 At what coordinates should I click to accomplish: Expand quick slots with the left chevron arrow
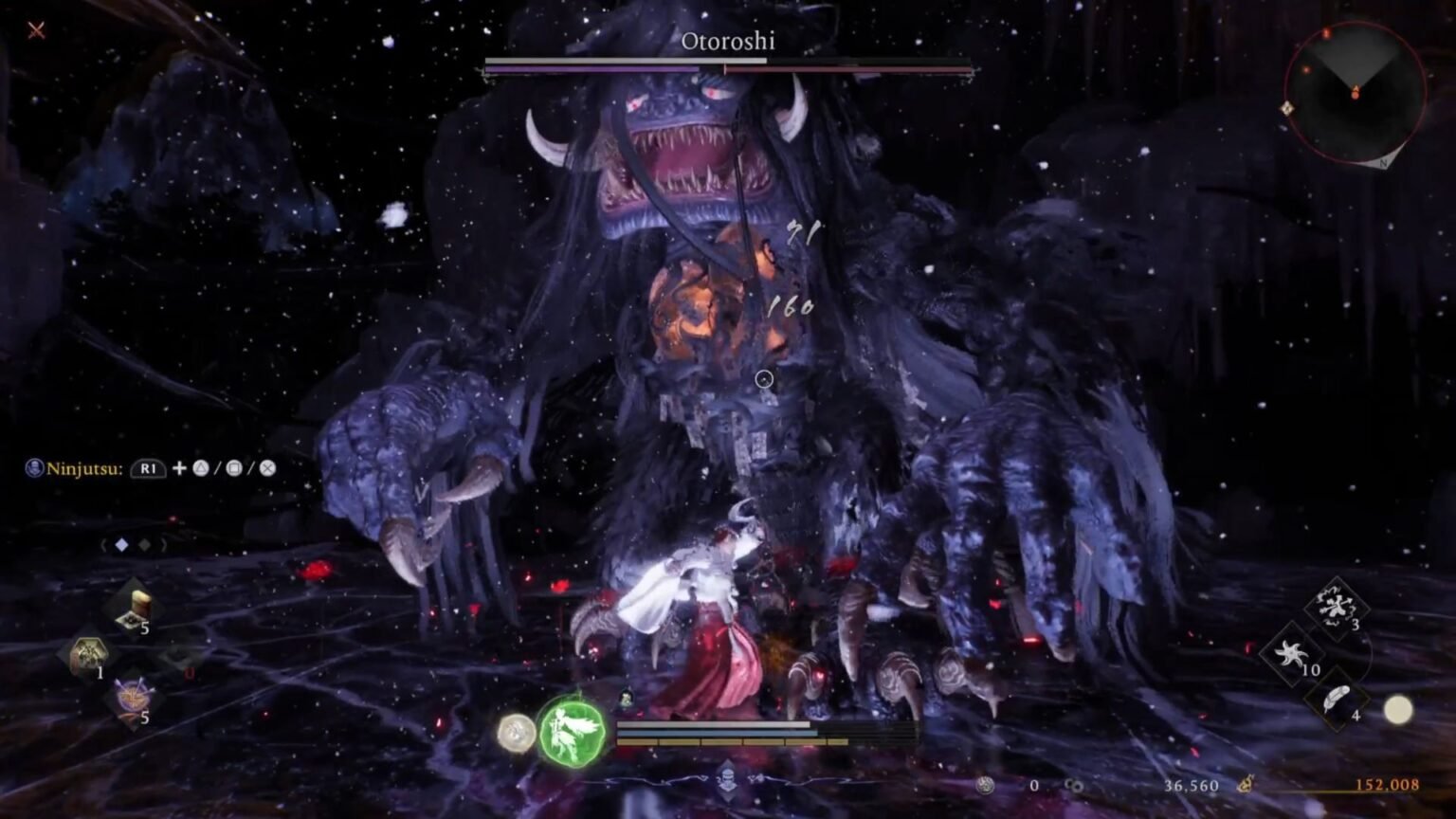(x=103, y=545)
